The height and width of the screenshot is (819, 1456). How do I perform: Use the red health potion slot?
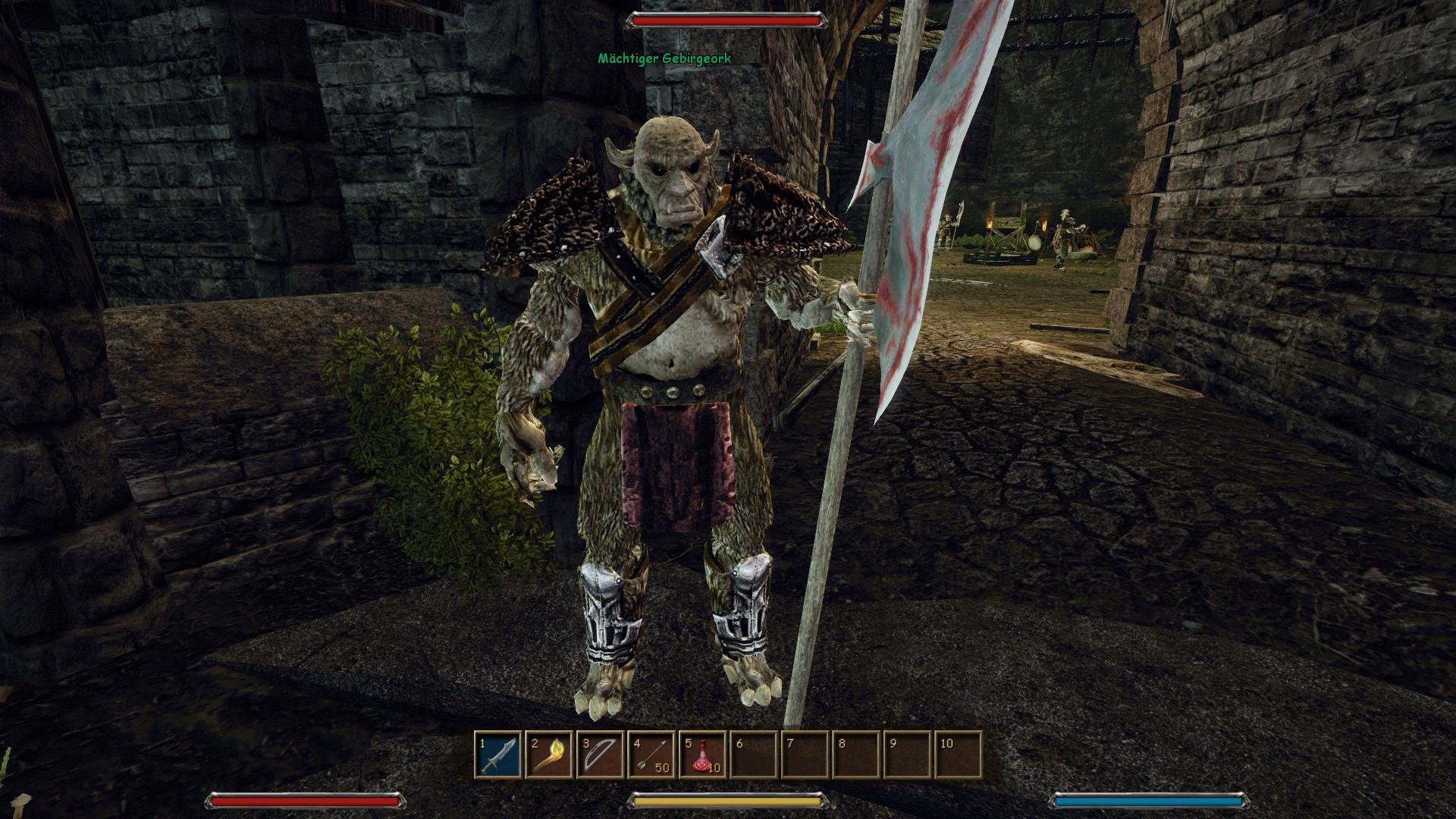coord(703,755)
